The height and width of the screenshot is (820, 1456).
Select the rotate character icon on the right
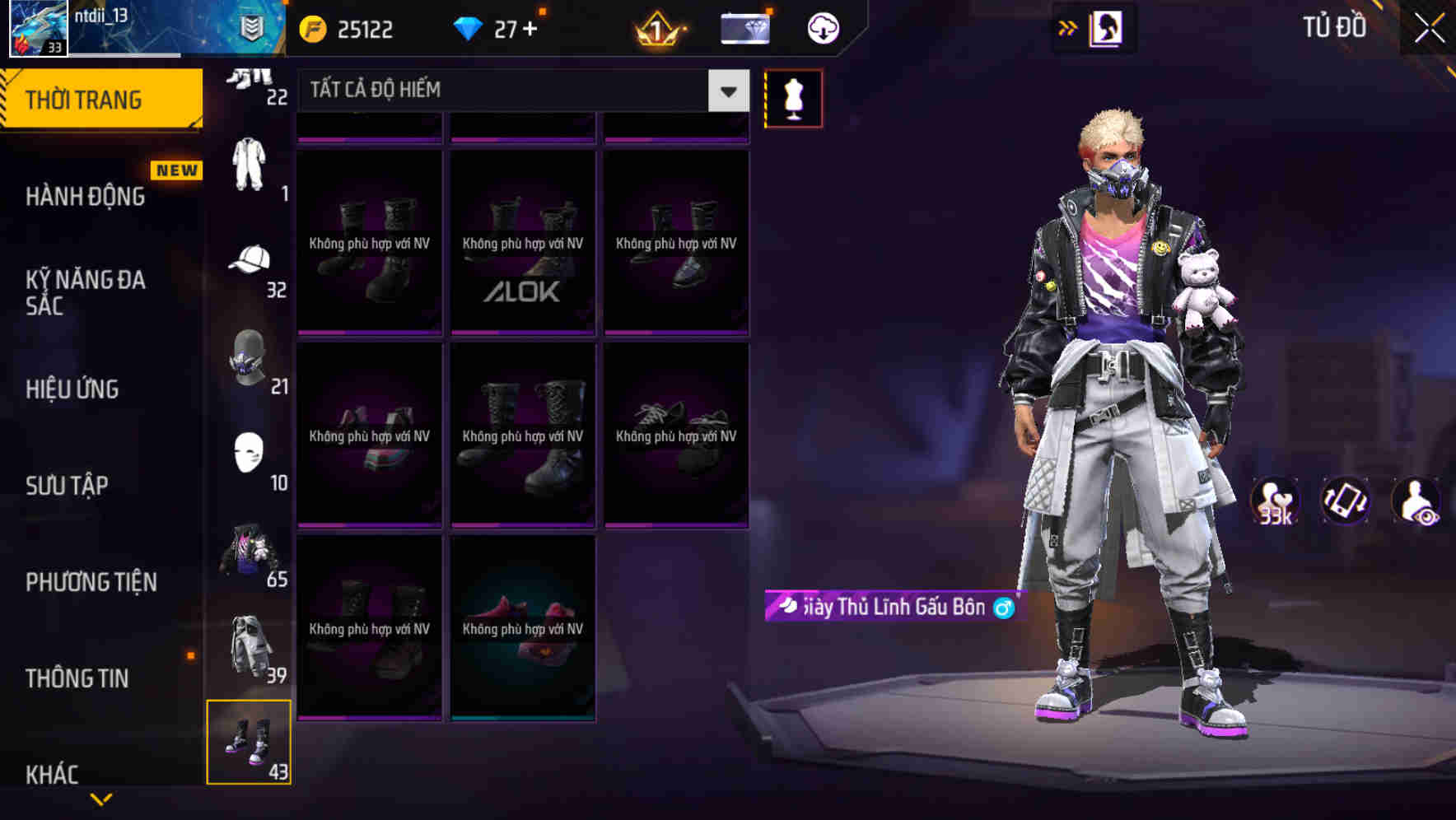1346,501
